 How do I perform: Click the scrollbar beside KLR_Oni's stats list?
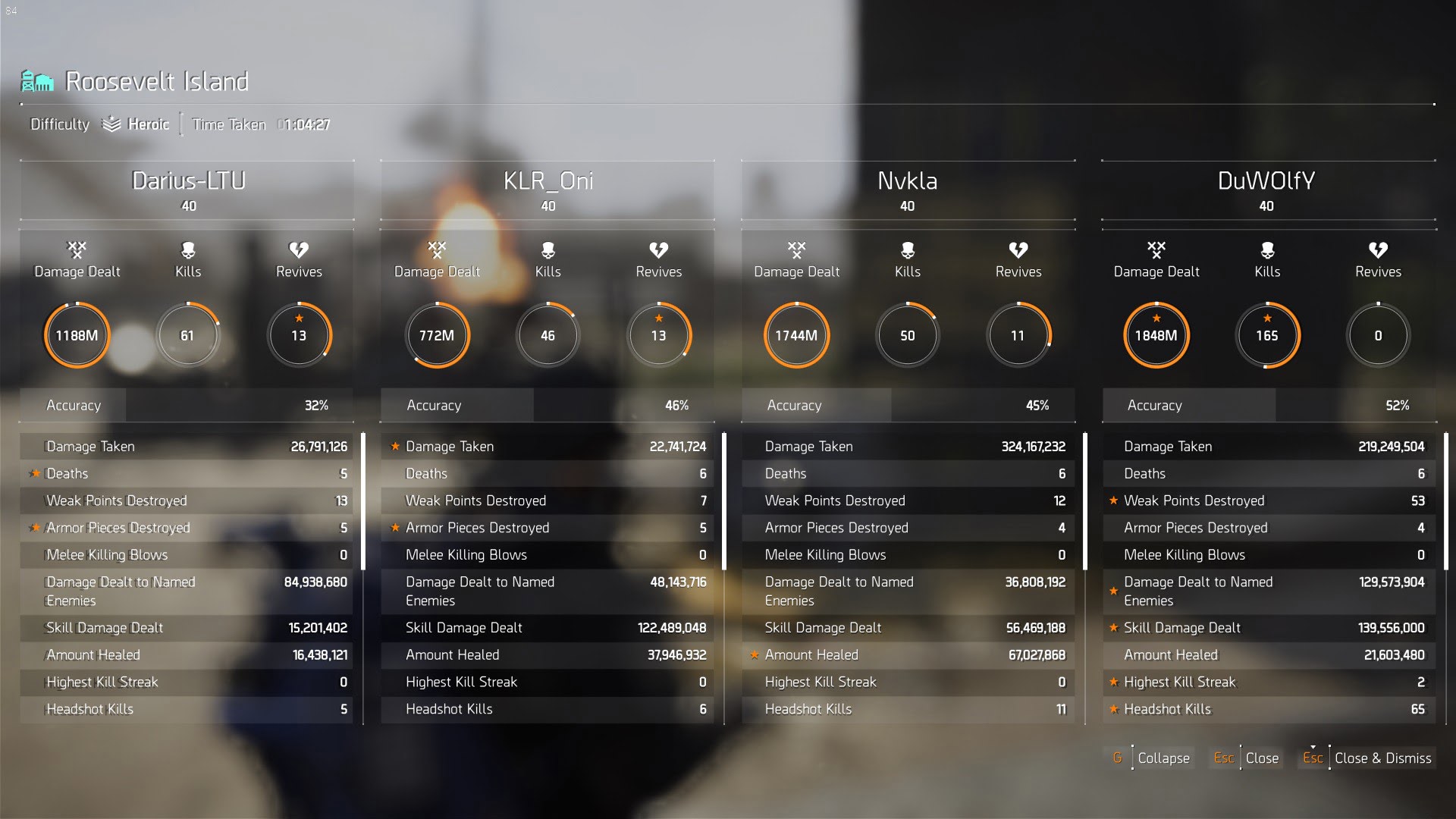[723, 501]
